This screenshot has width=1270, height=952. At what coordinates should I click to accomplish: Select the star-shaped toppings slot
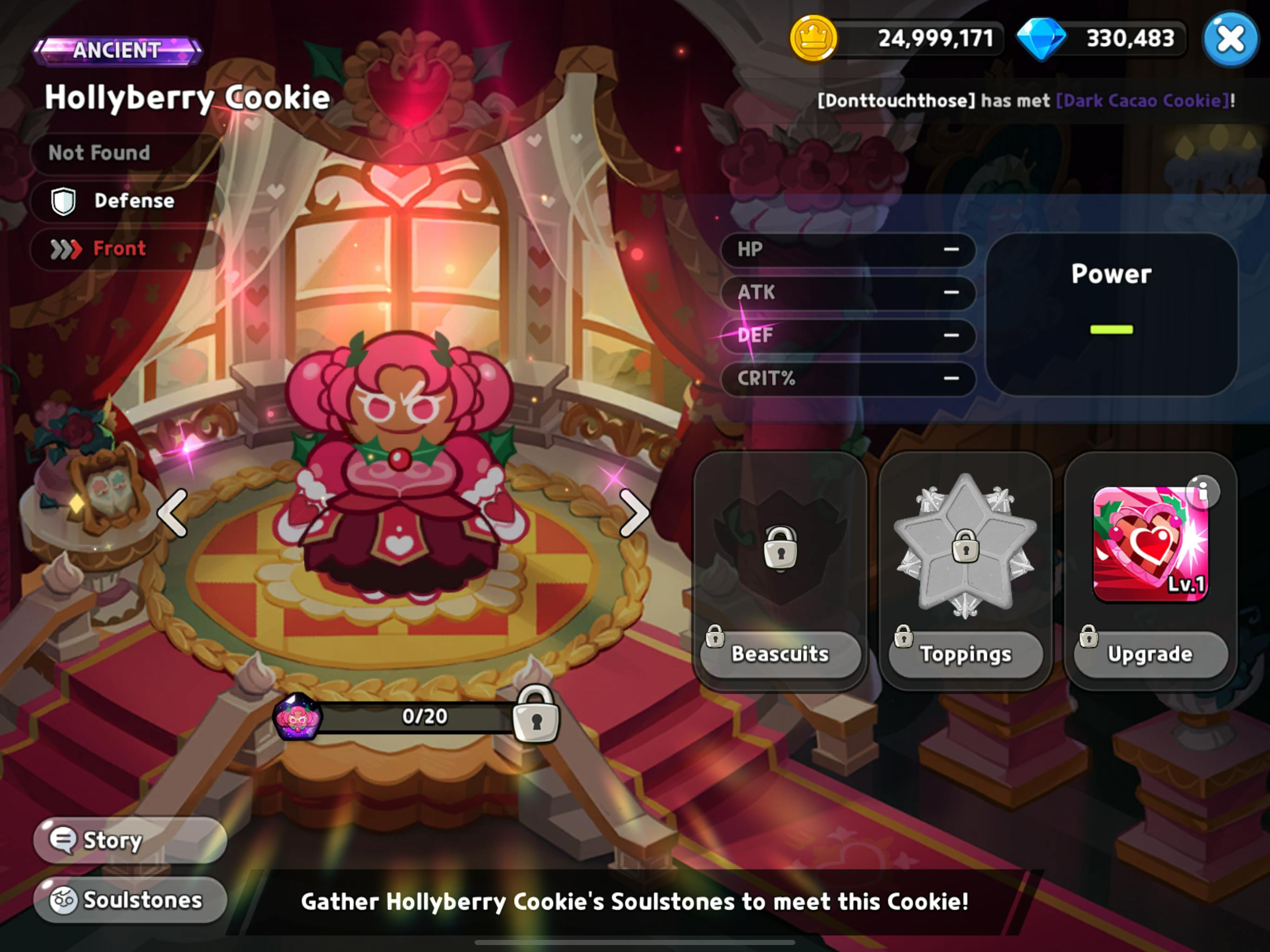[x=965, y=545]
